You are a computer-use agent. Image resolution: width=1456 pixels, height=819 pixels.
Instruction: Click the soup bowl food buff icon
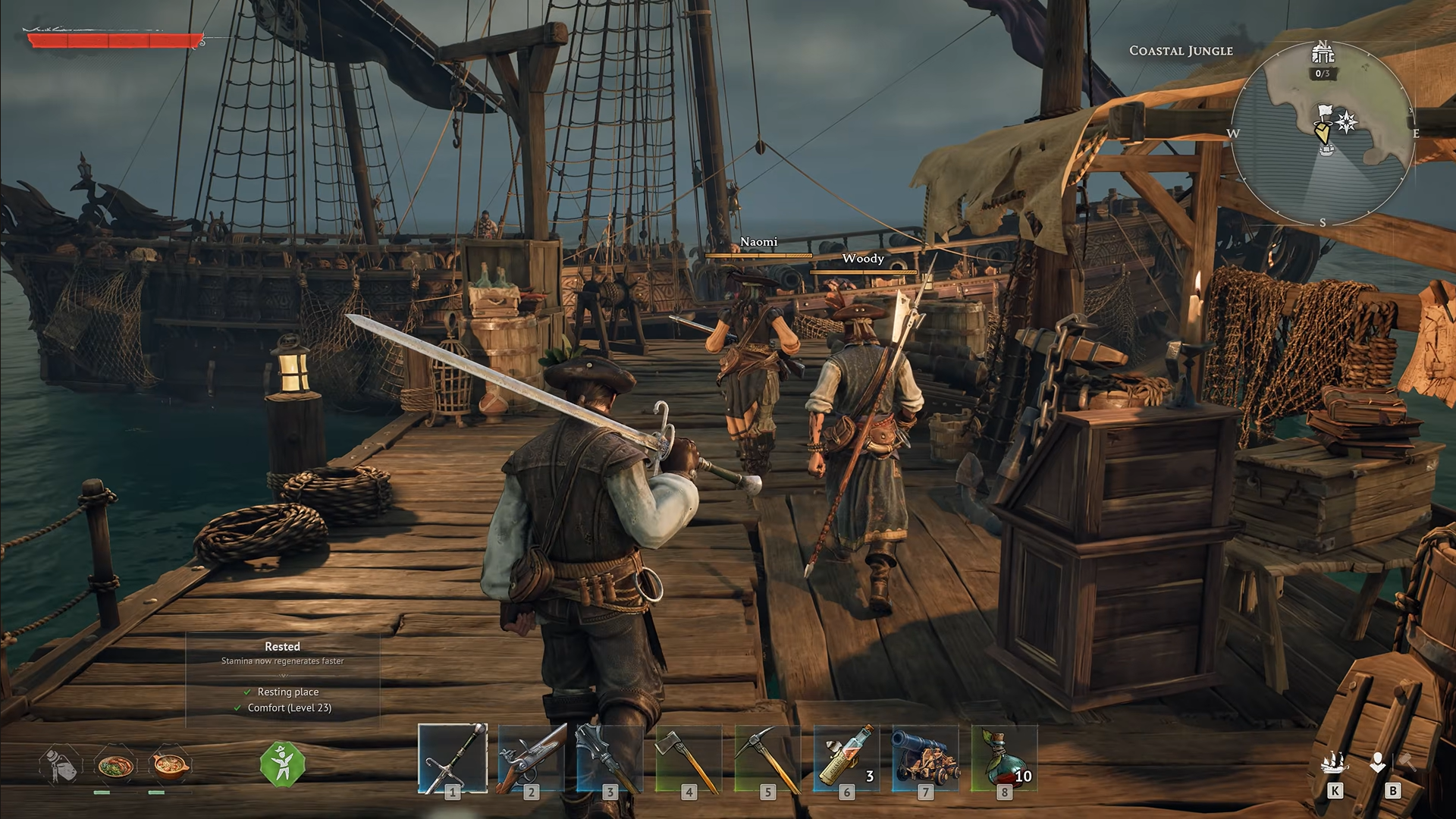click(x=170, y=765)
